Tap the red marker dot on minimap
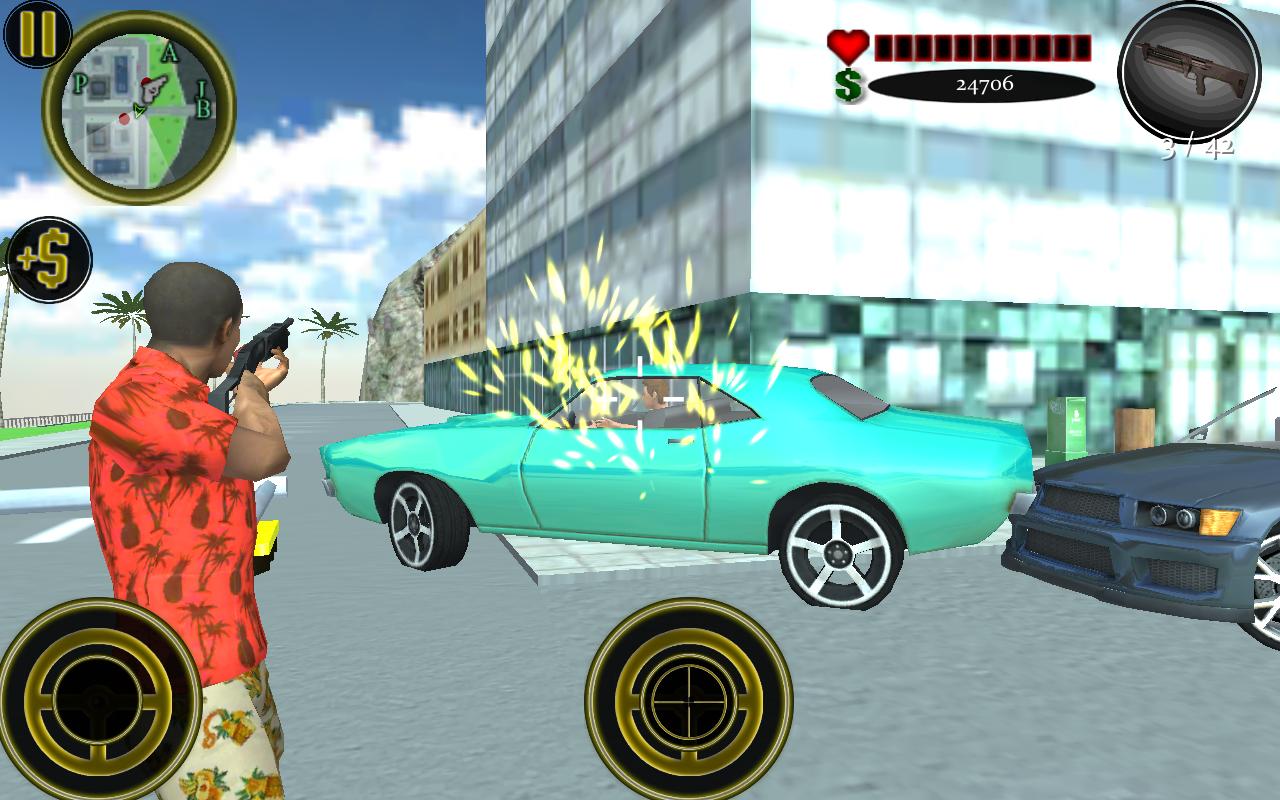The image size is (1280, 800). coord(124,119)
